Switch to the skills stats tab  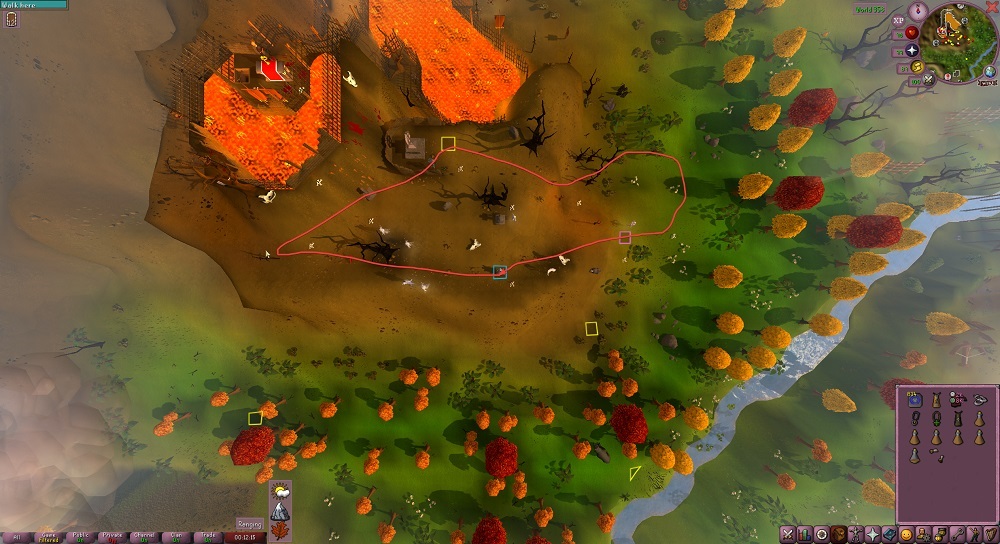pyautogui.click(x=804, y=534)
